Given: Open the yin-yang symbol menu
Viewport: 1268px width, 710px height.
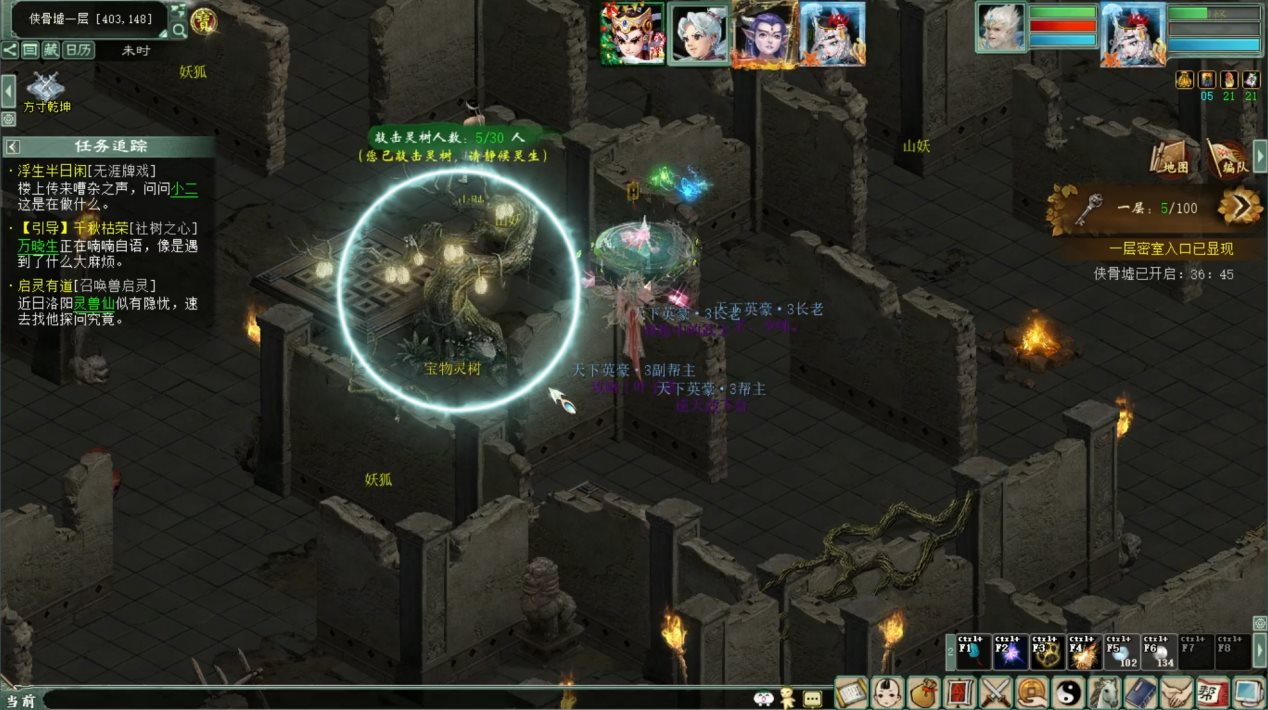Looking at the screenshot, I should point(1068,692).
